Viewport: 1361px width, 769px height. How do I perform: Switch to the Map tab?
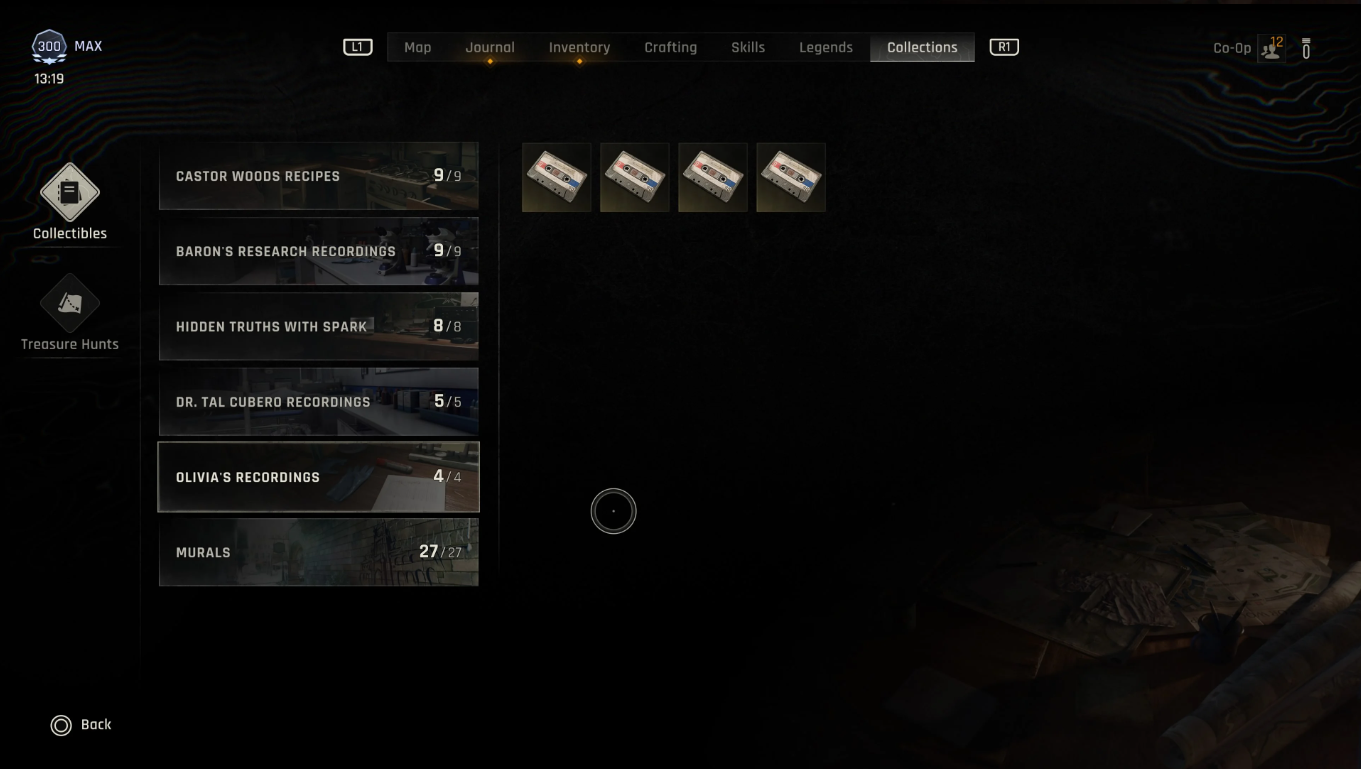(417, 47)
